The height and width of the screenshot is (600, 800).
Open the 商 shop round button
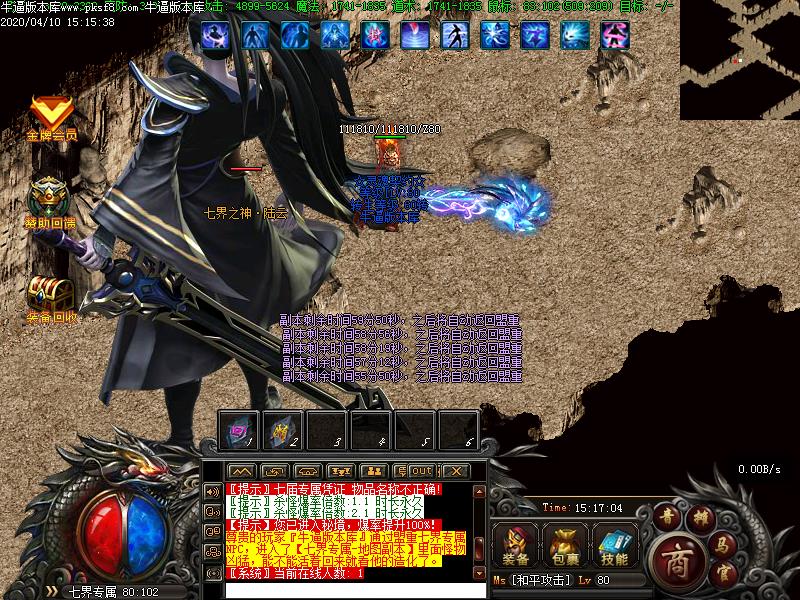[x=677, y=558]
